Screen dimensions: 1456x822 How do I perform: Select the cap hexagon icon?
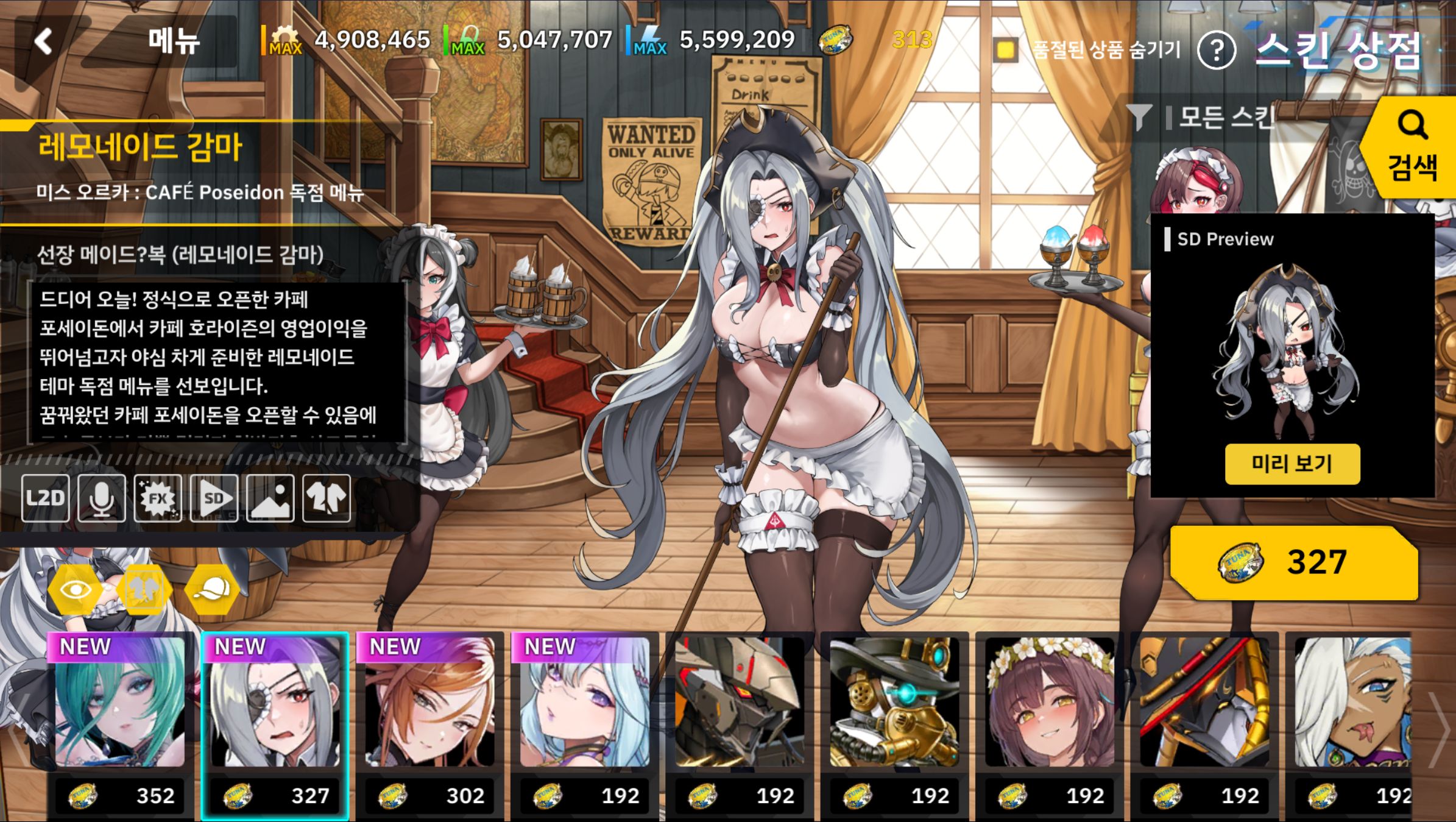coord(213,589)
